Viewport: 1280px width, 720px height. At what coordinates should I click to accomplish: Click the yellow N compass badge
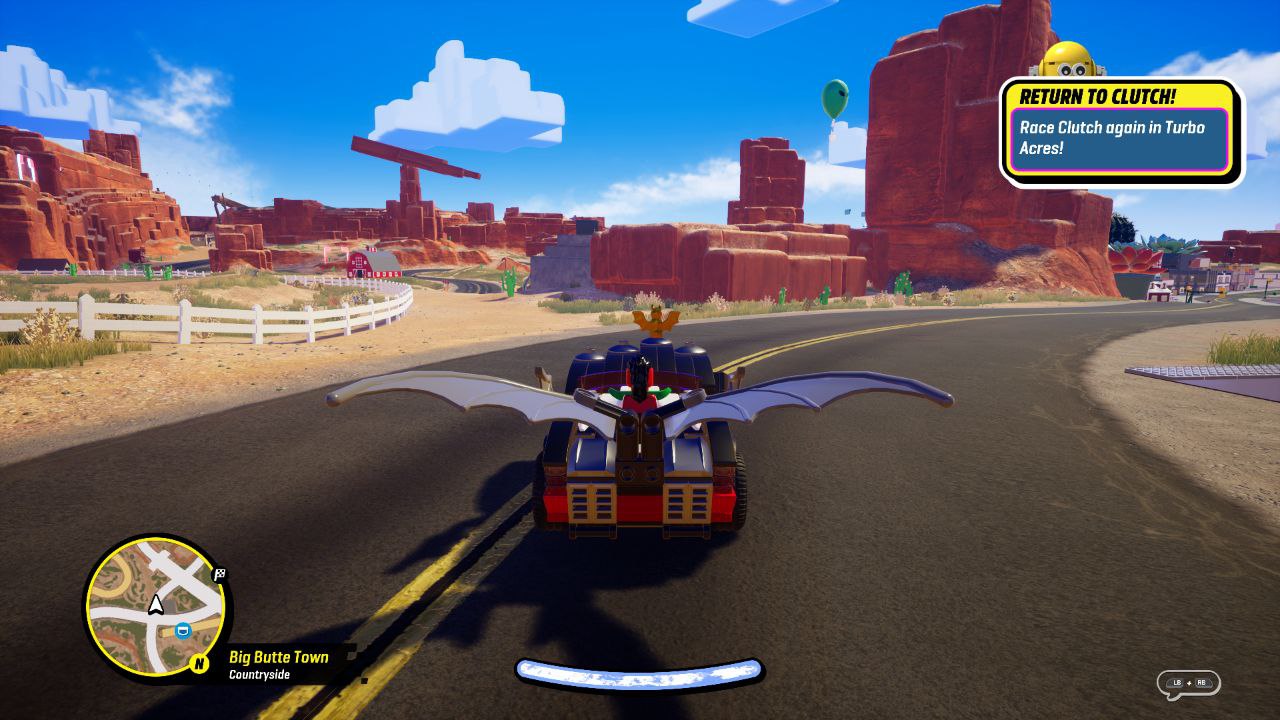(x=199, y=663)
